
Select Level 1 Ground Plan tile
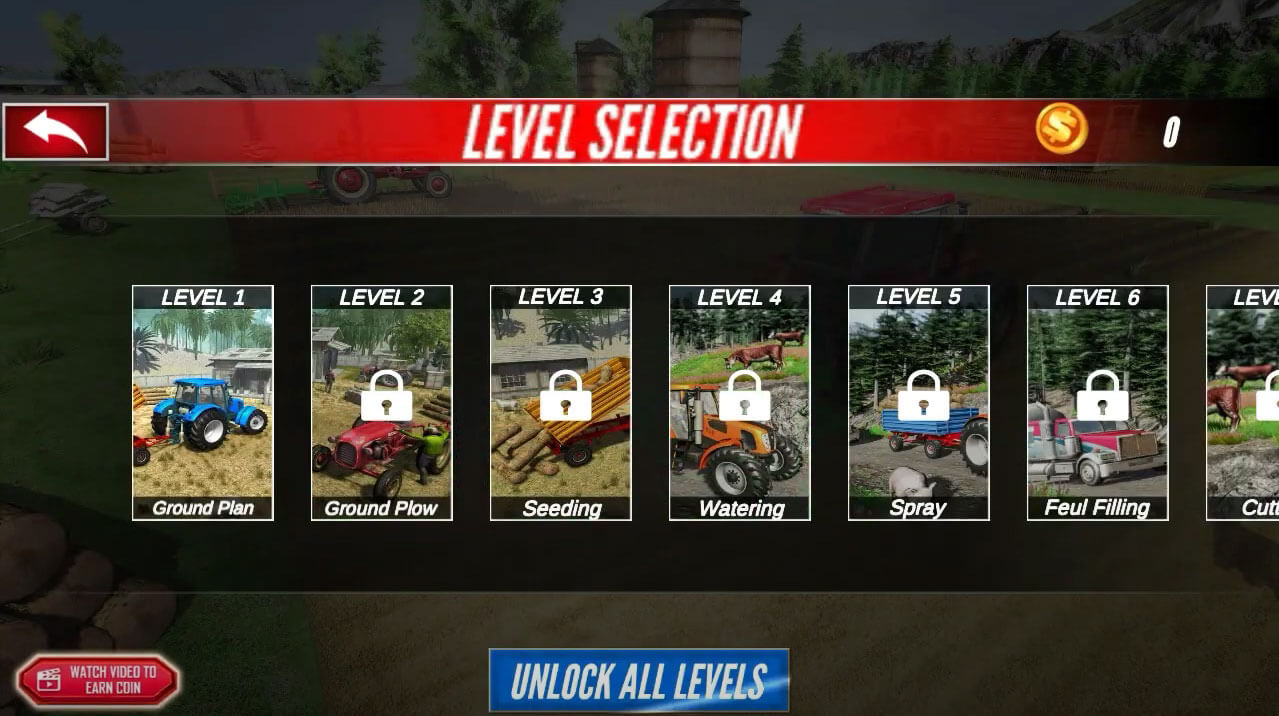click(203, 403)
